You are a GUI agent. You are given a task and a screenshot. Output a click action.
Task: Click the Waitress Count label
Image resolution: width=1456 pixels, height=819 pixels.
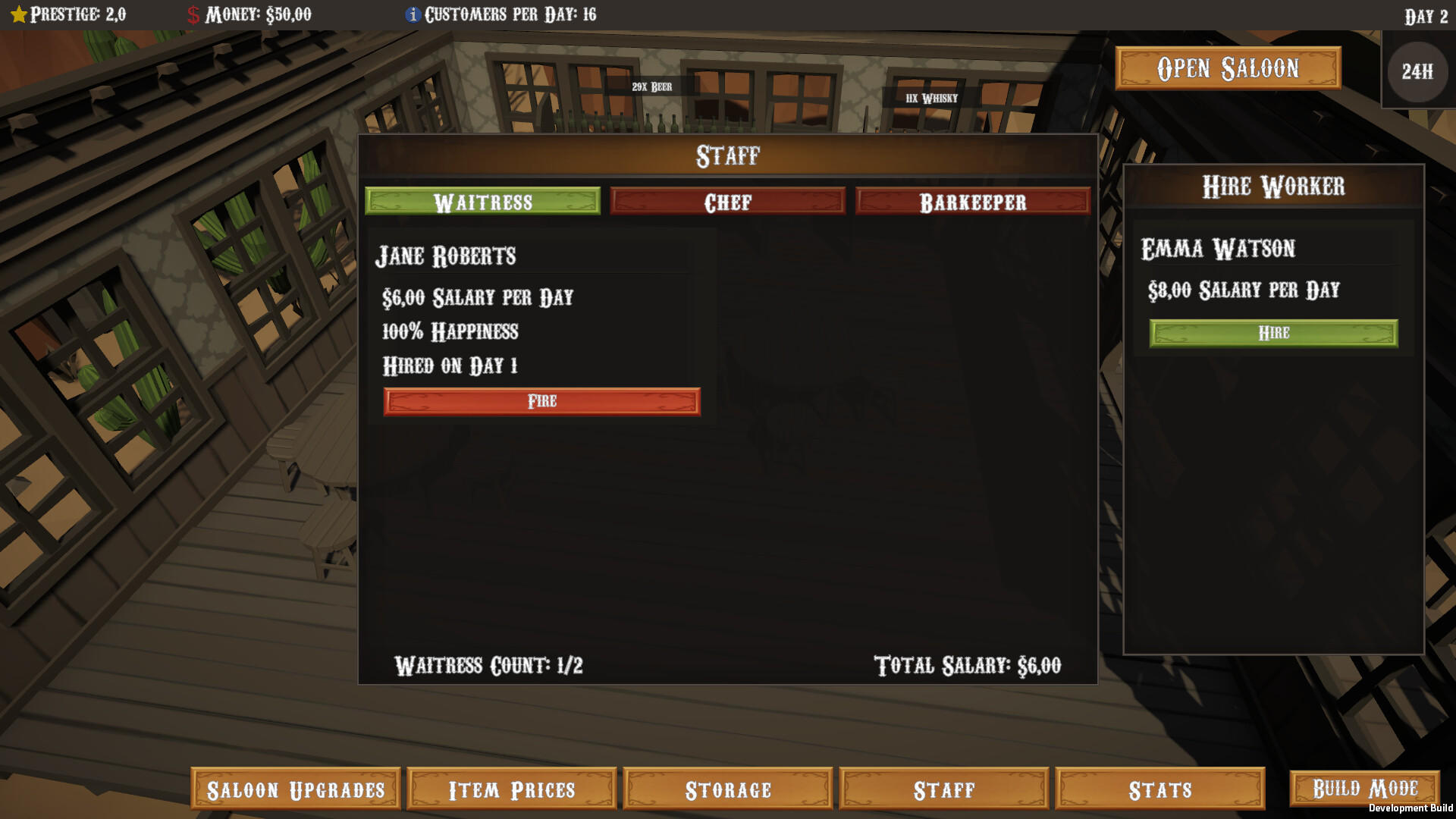(x=490, y=666)
